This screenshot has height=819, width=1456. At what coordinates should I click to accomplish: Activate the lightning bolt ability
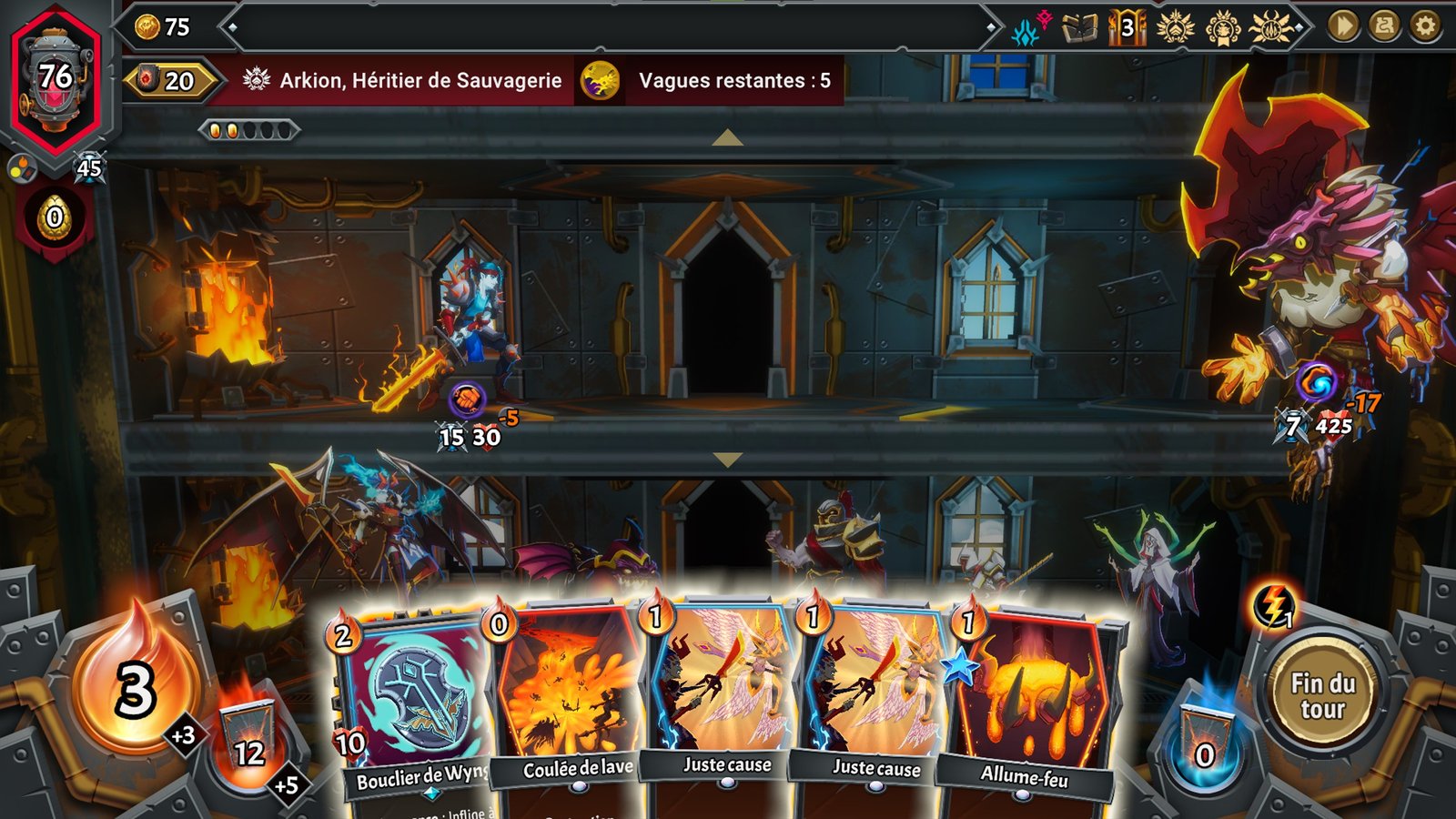1274,604
